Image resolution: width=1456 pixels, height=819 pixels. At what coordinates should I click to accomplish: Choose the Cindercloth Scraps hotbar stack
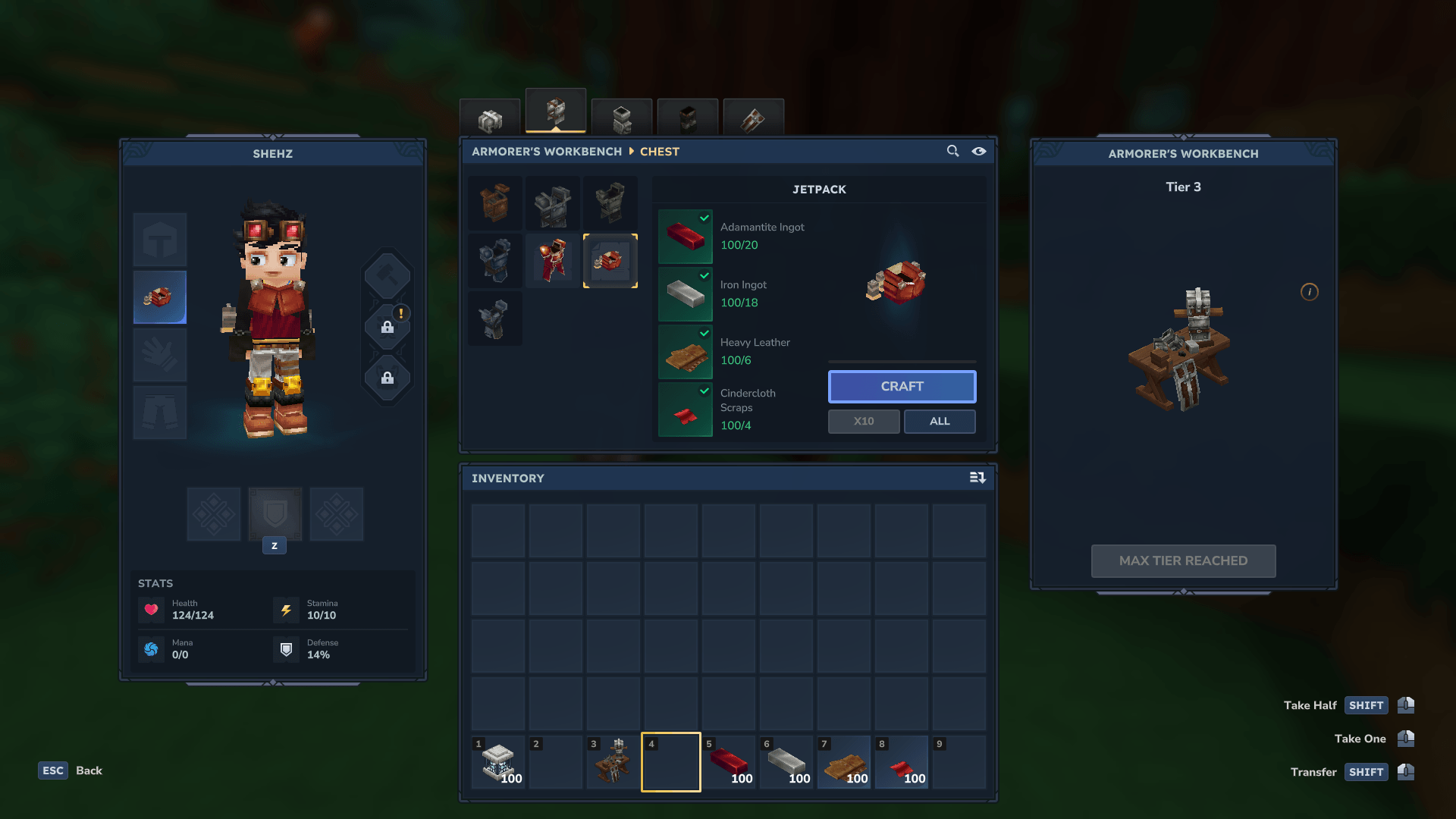point(902,762)
